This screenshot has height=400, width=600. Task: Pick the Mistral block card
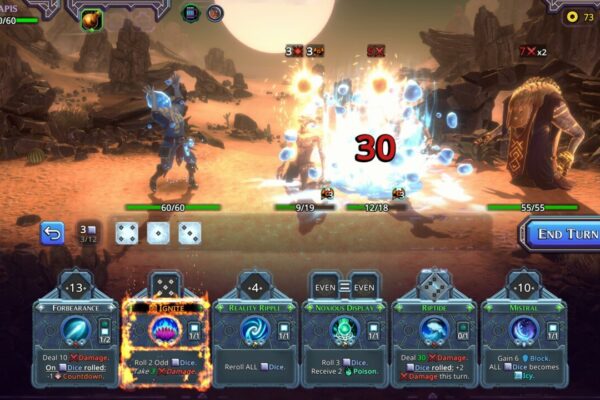pyautogui.click(x=523, y=330)
